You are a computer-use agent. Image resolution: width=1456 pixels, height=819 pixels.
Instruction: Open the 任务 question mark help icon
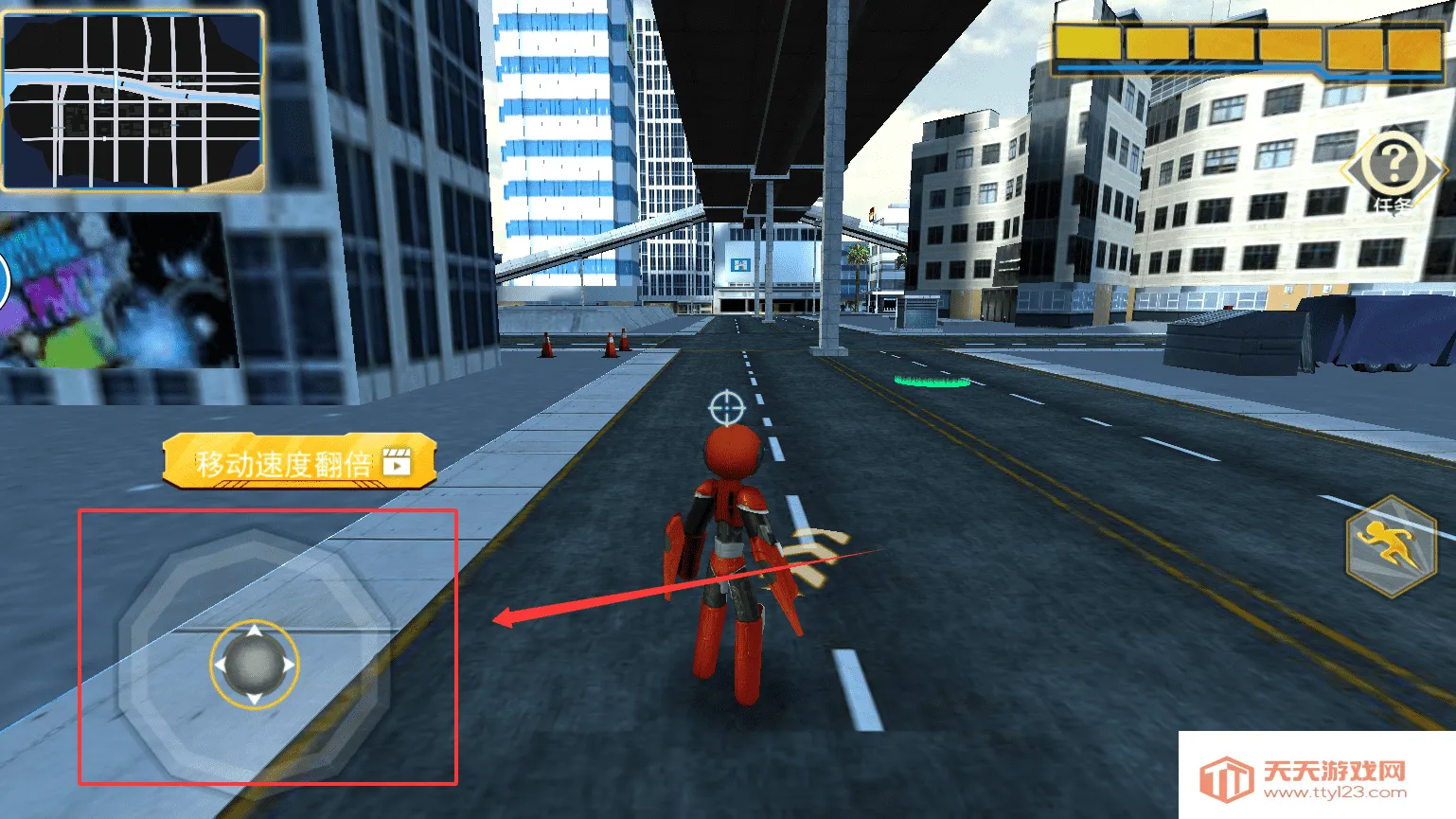tap(1393, 168)
